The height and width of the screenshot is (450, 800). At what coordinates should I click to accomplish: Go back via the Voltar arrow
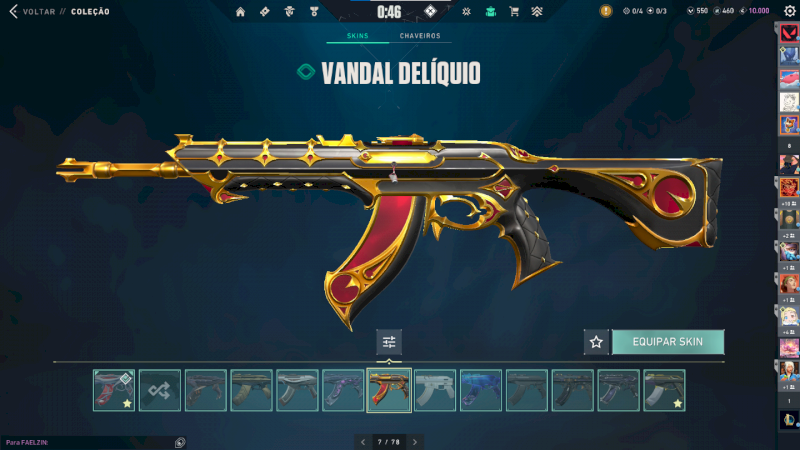13,12
